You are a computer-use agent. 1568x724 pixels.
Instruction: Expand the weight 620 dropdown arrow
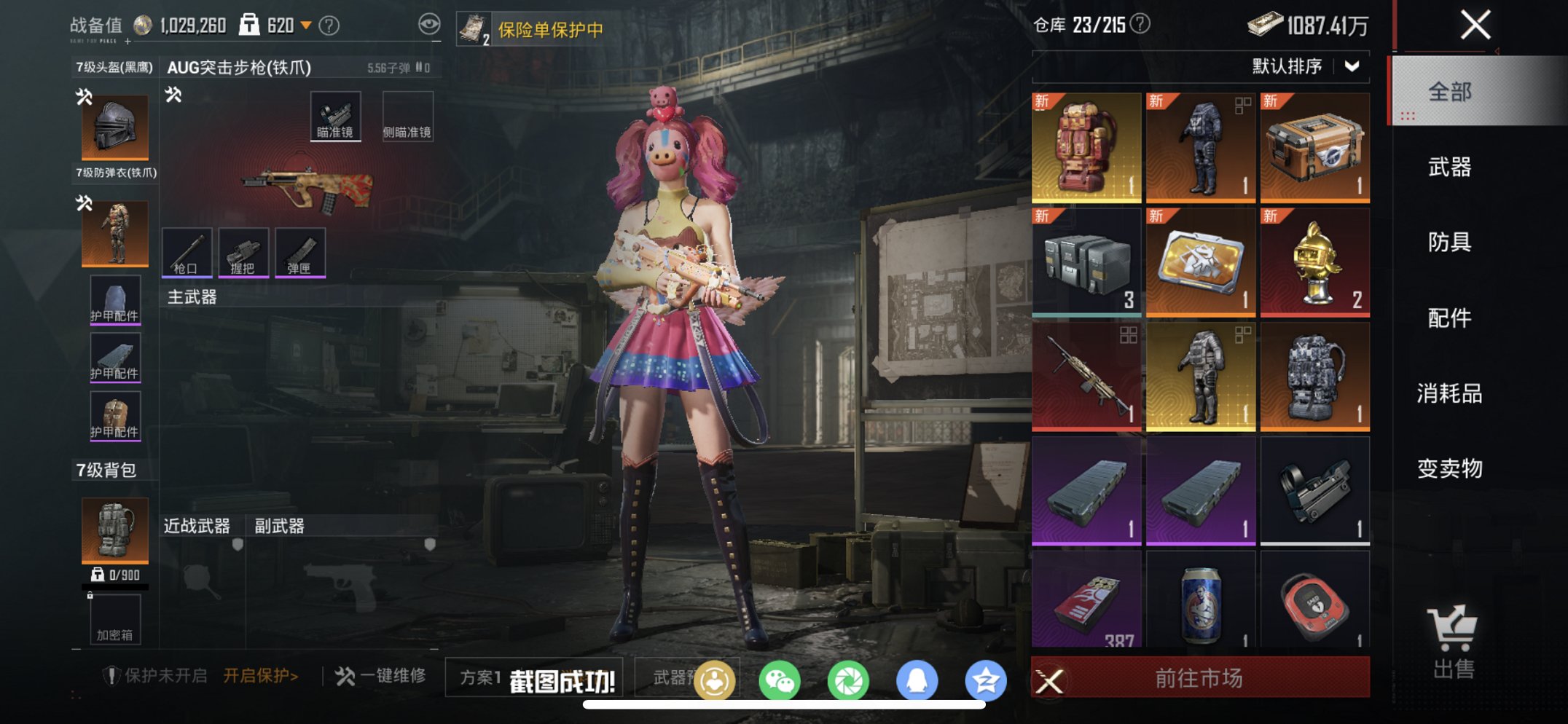305,23
